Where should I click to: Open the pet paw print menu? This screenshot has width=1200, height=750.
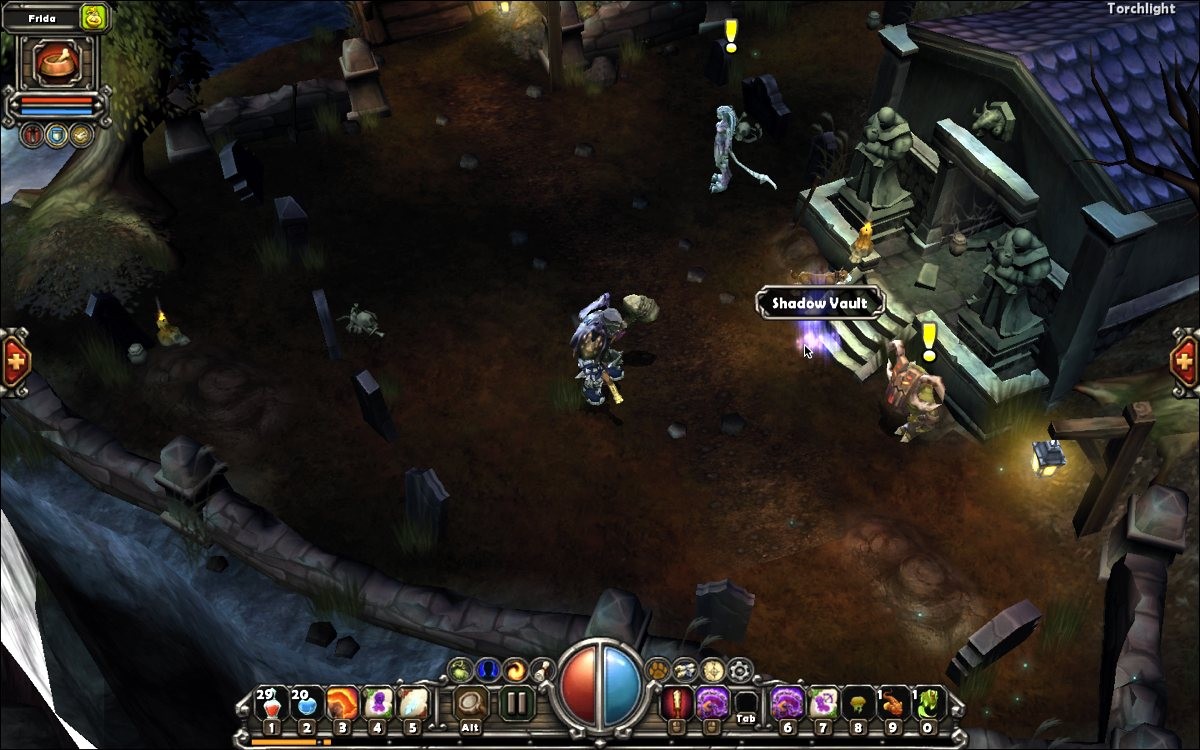pyautogui.click(x=657, y=669)
